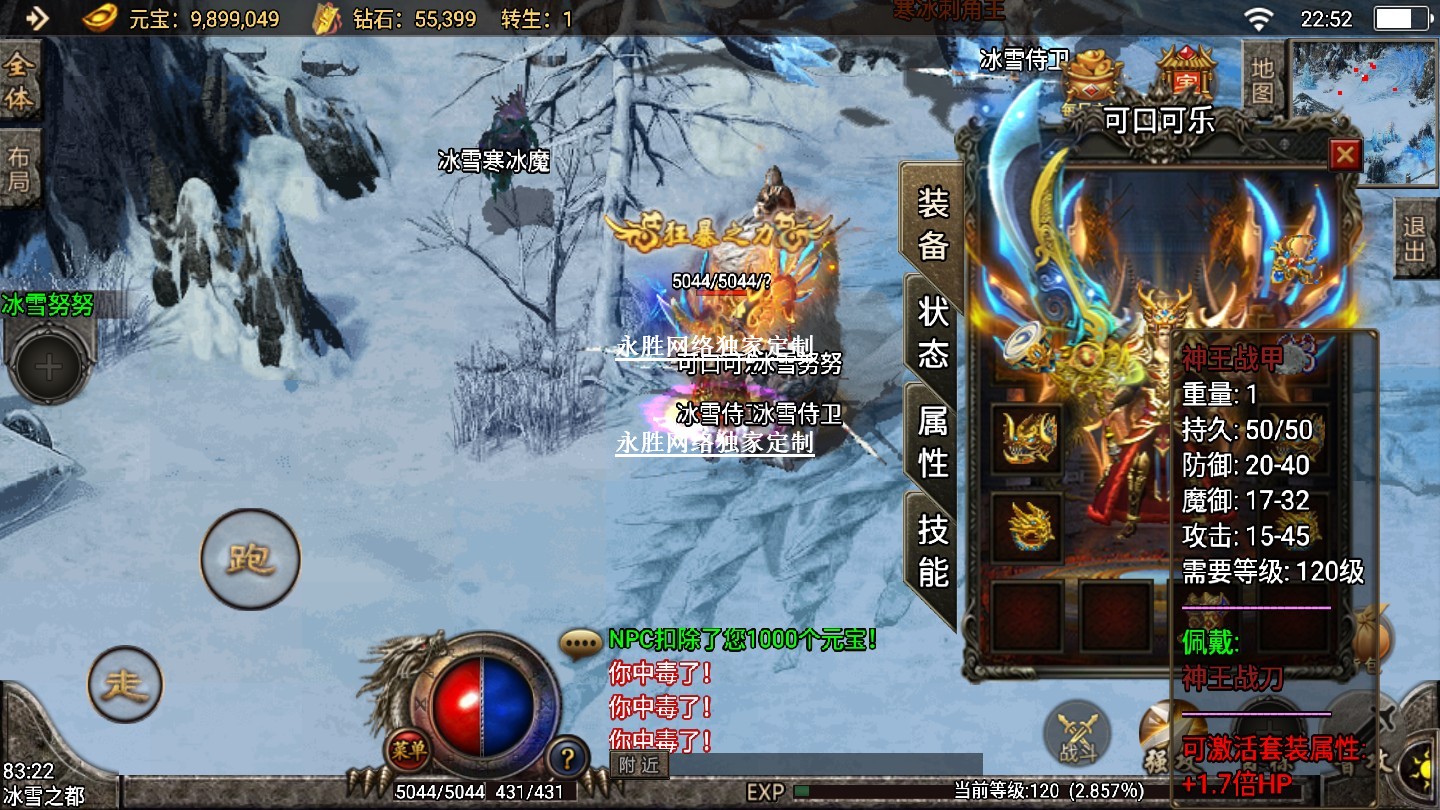This screenshot has width=1440, height=810.
Task: Show the 技能 skills tab
Action: pos(932,550)
